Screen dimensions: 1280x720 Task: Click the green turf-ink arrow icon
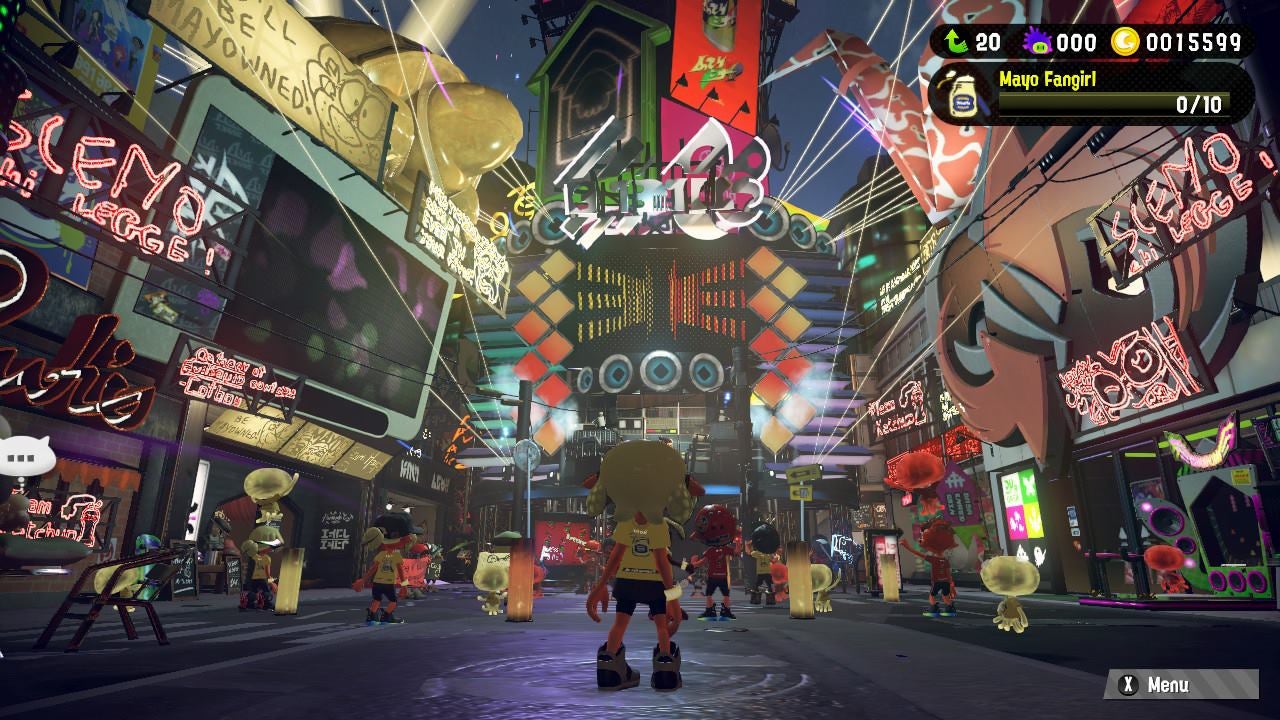[956, 42]
